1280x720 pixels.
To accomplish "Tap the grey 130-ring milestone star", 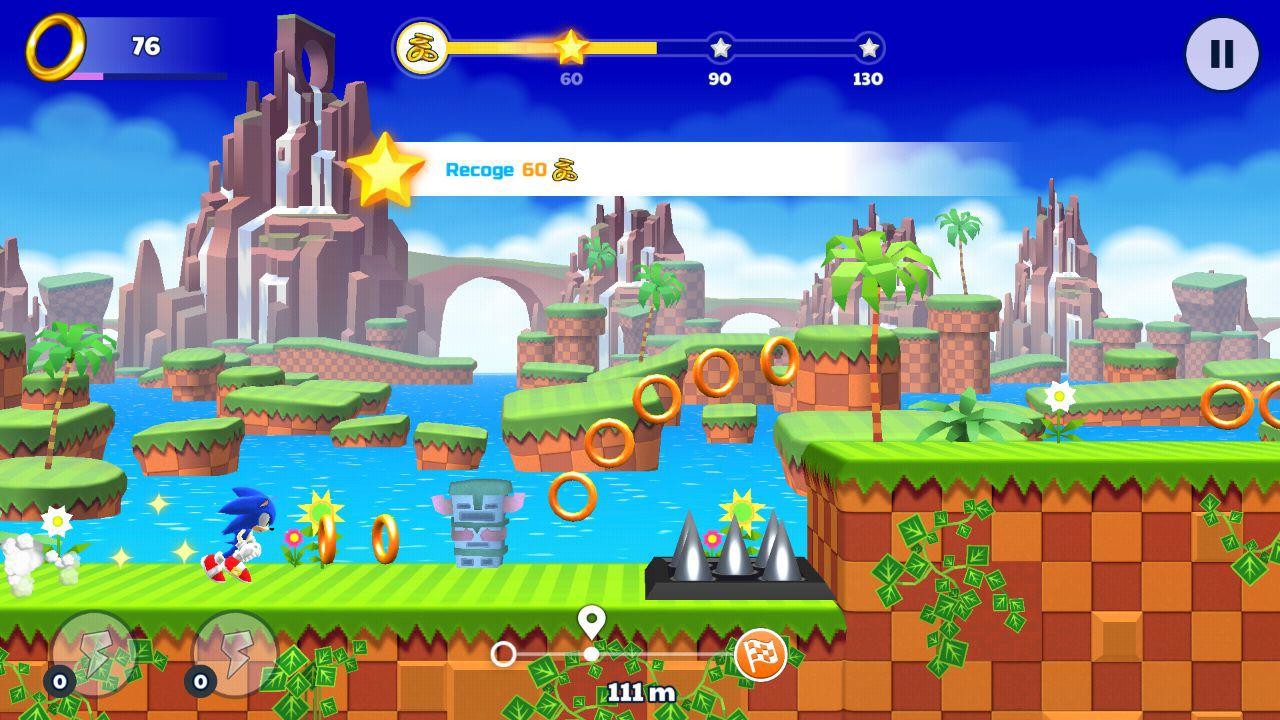I will pos(866,46).
